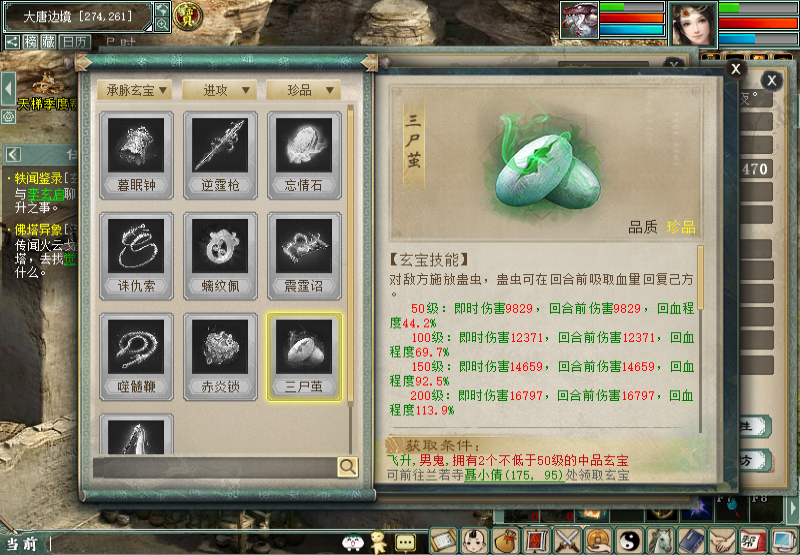Image resolution: width=800 pixels, height=555 pixels.
Task: Open the 承脉玄宝 dropdown filter
Action: pos(137,90)
